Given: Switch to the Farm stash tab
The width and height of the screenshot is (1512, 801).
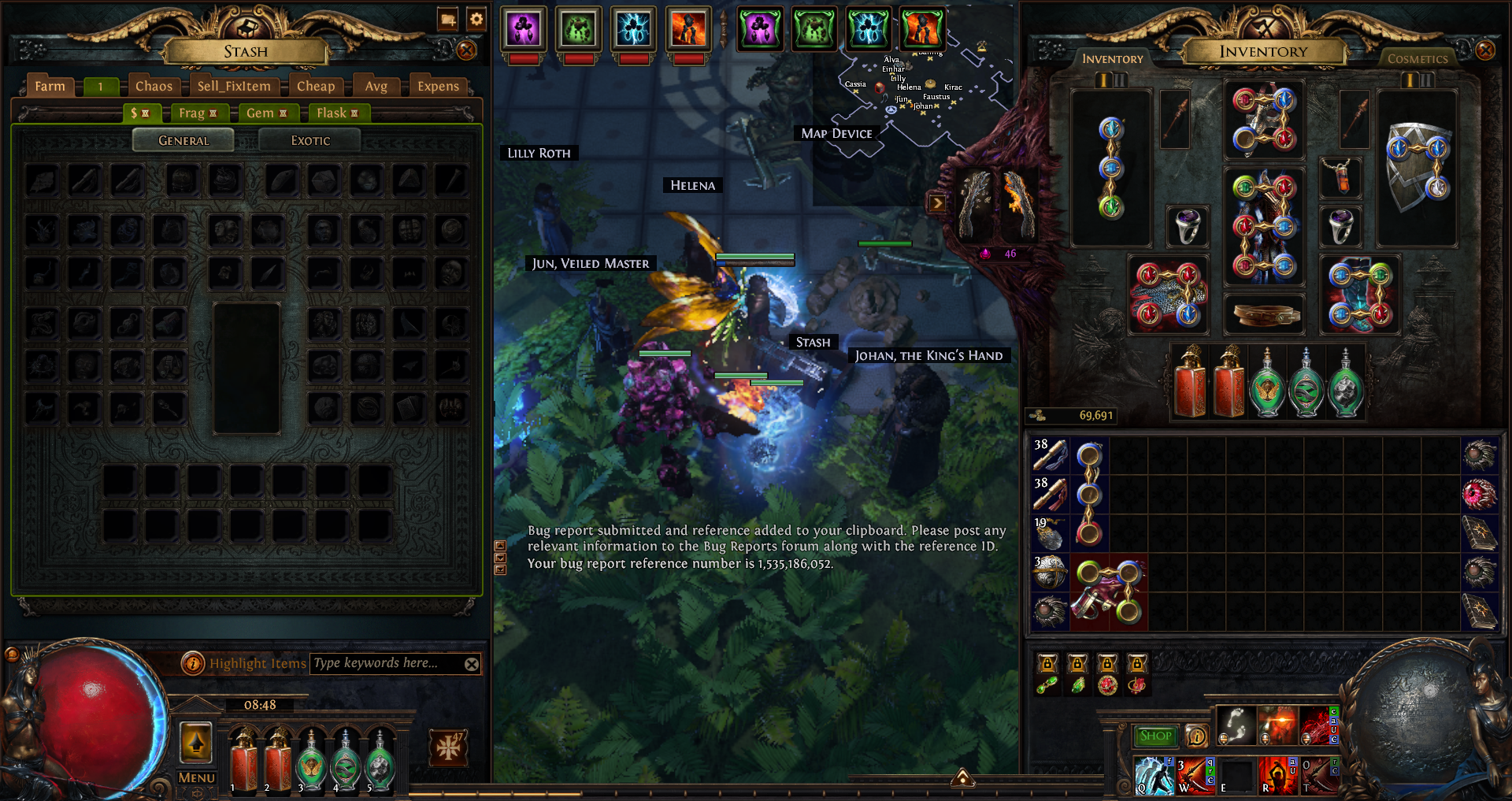Looking at the screenshot, I should 50,86.
